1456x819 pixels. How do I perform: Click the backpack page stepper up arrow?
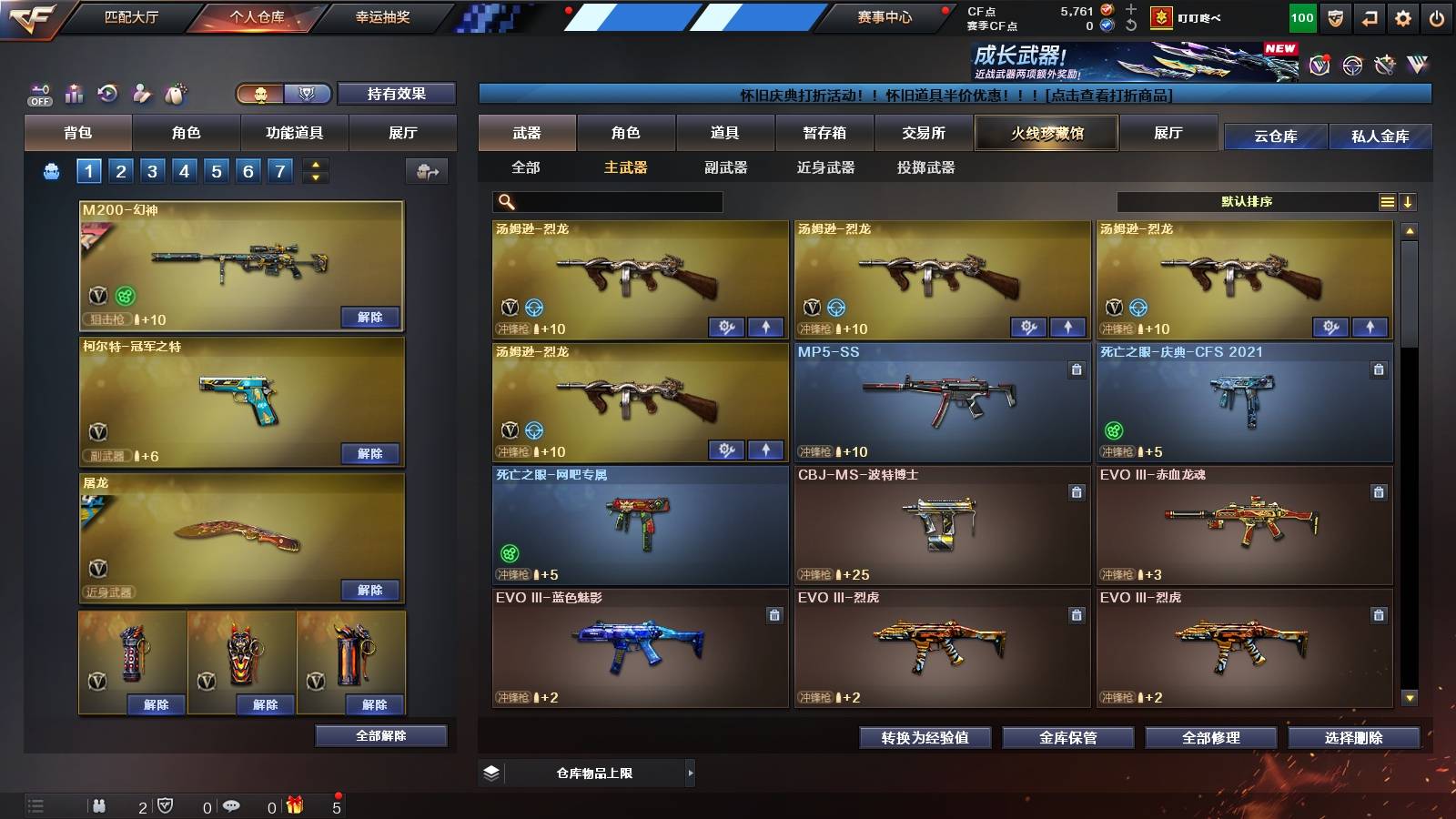tap(314, 164)
